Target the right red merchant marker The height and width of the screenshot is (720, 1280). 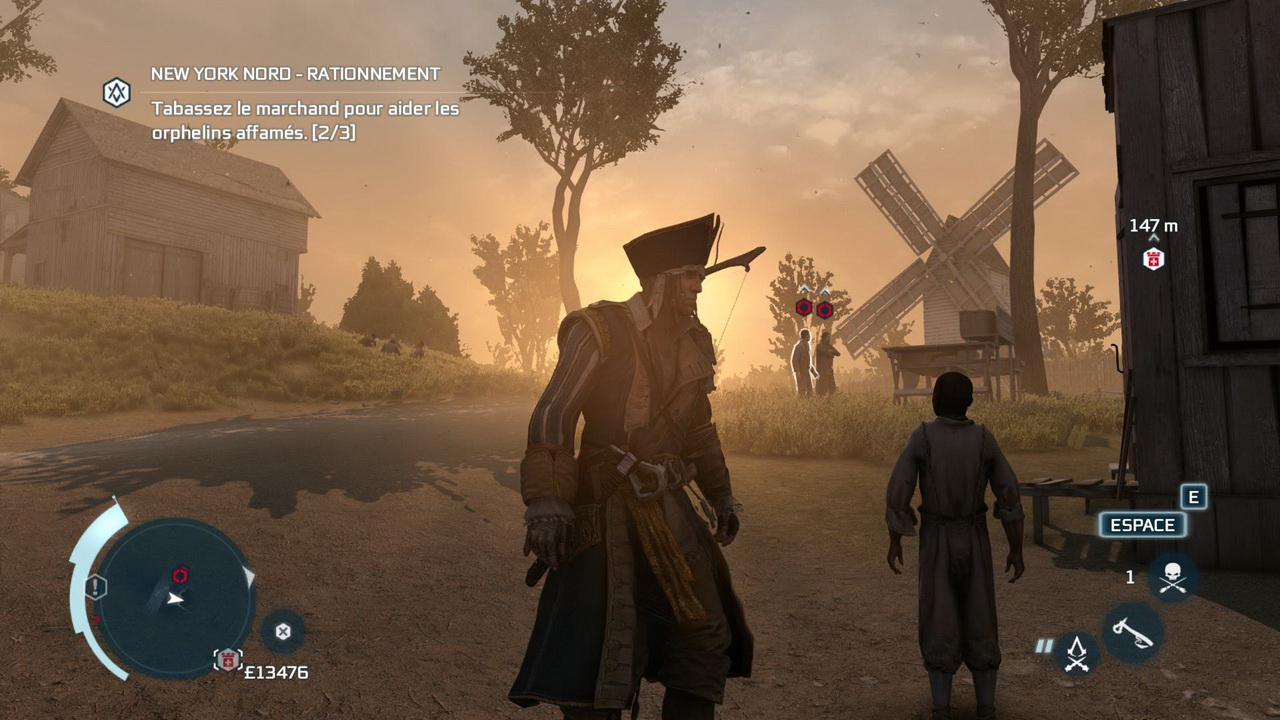825,310
